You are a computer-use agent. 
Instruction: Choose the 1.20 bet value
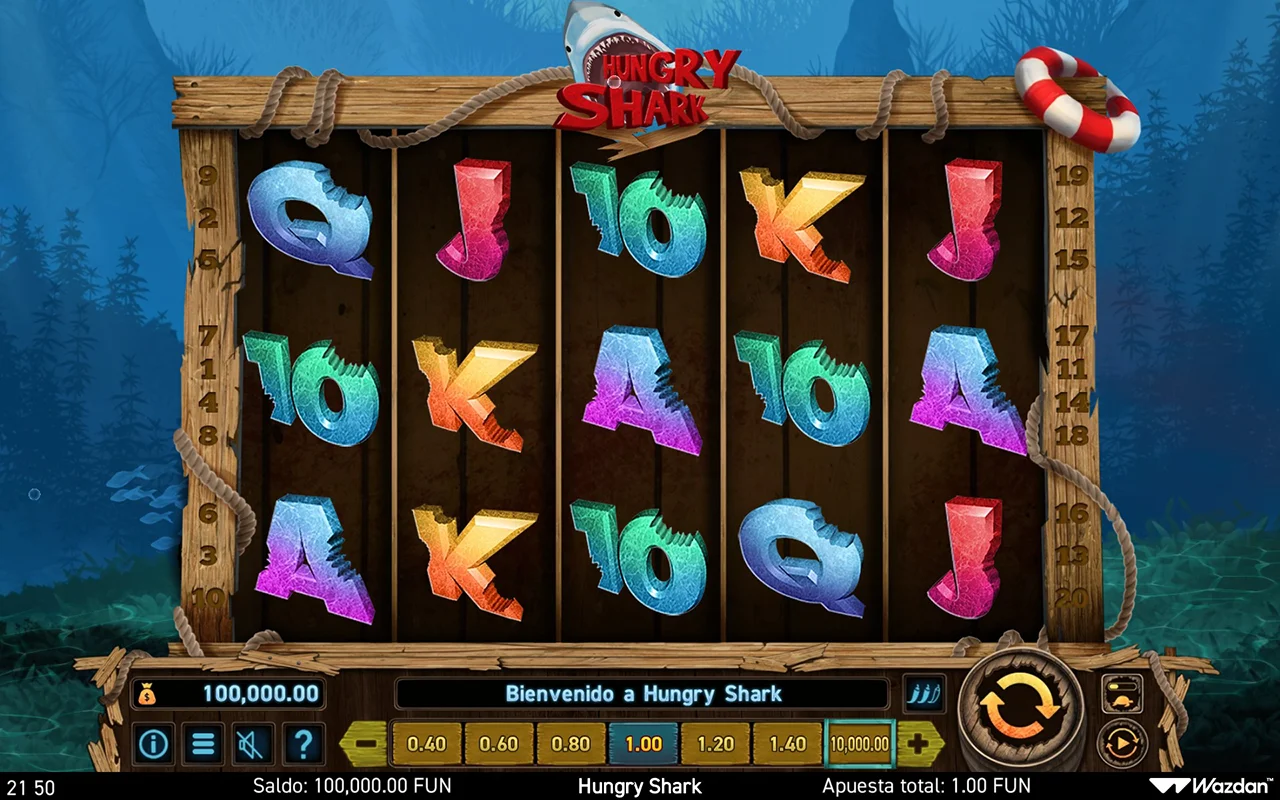715,744
